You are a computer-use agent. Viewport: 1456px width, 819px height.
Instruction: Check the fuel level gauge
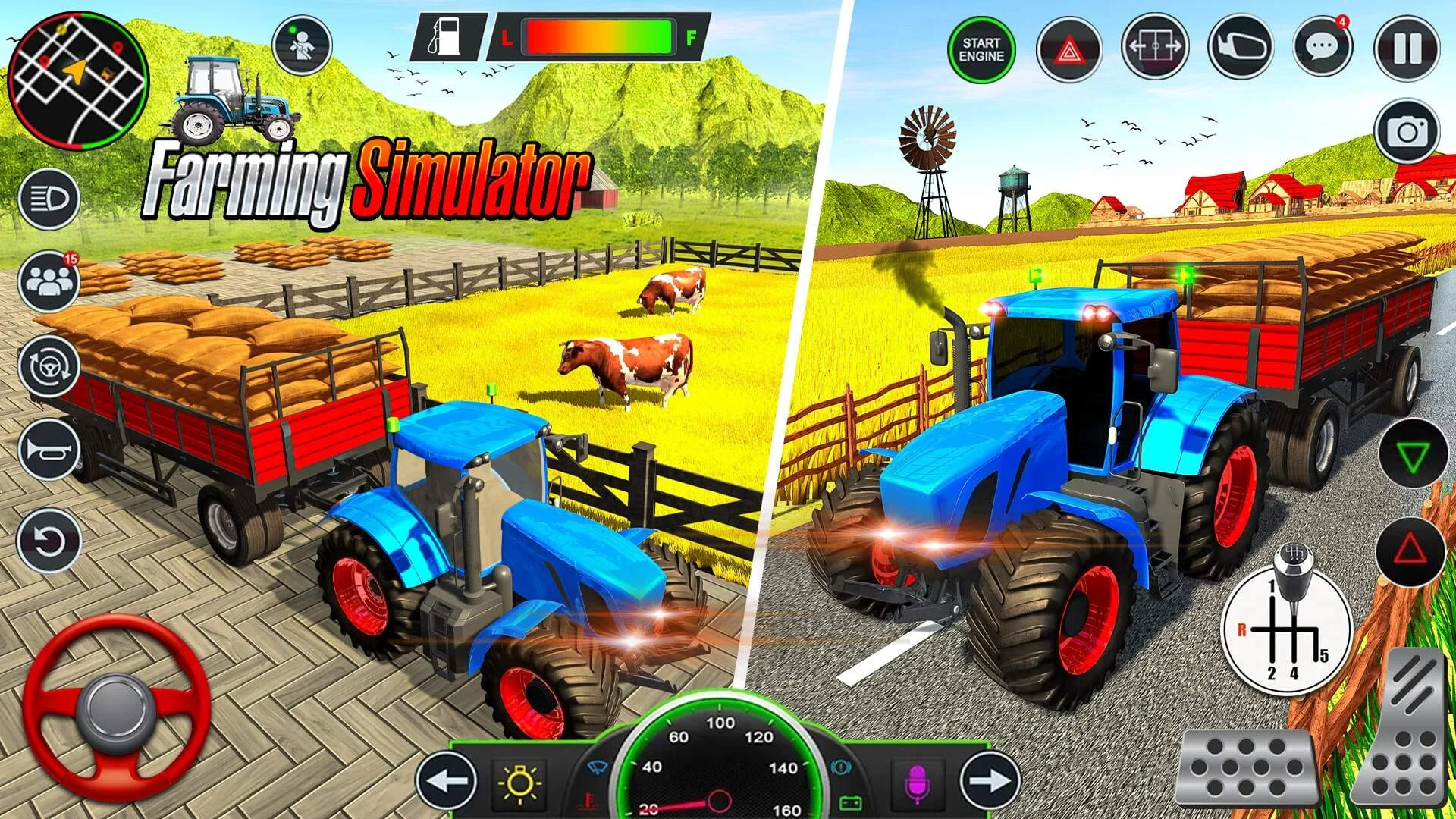coord(599,34)
